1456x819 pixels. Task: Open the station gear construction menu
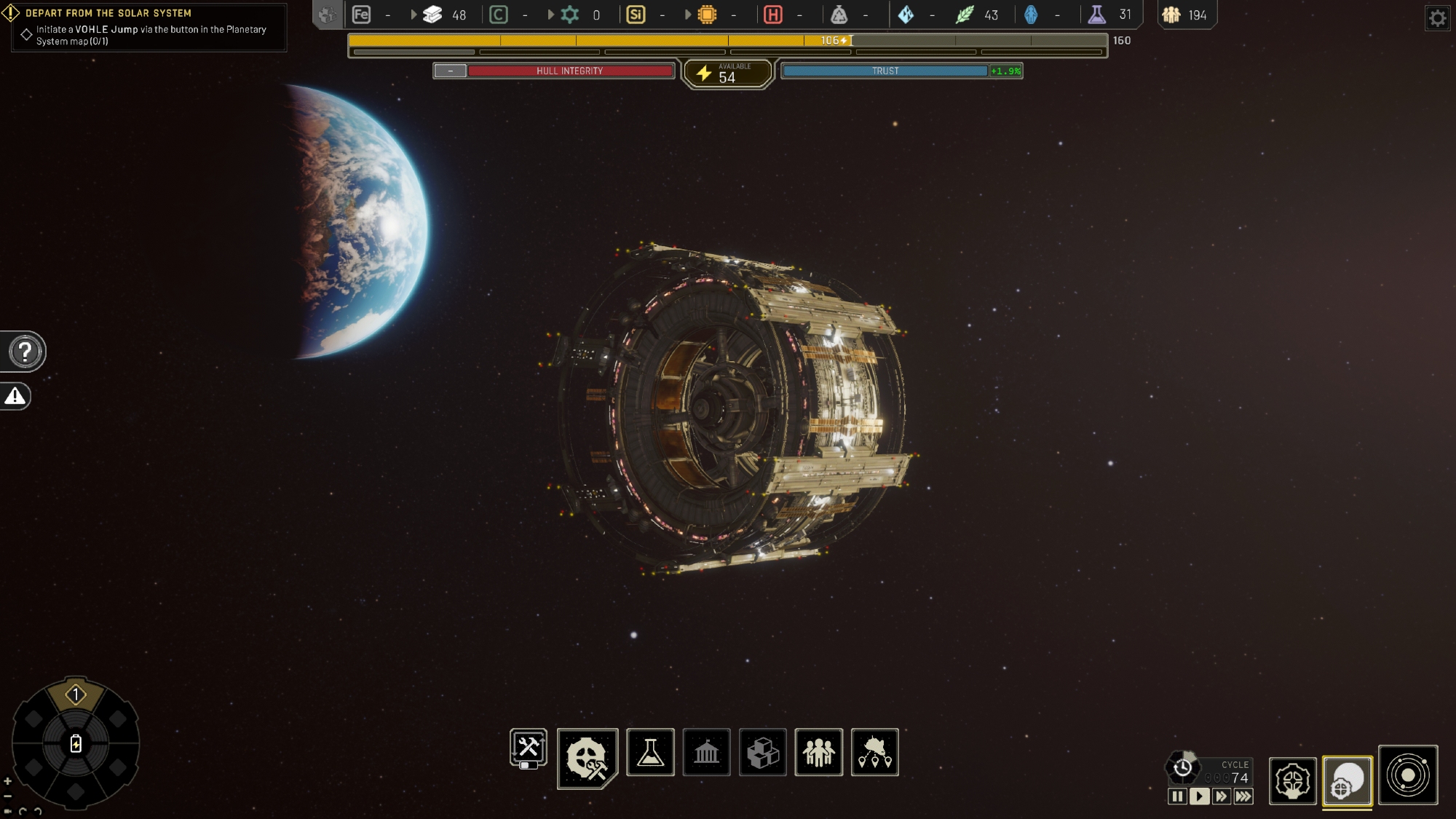587,758
